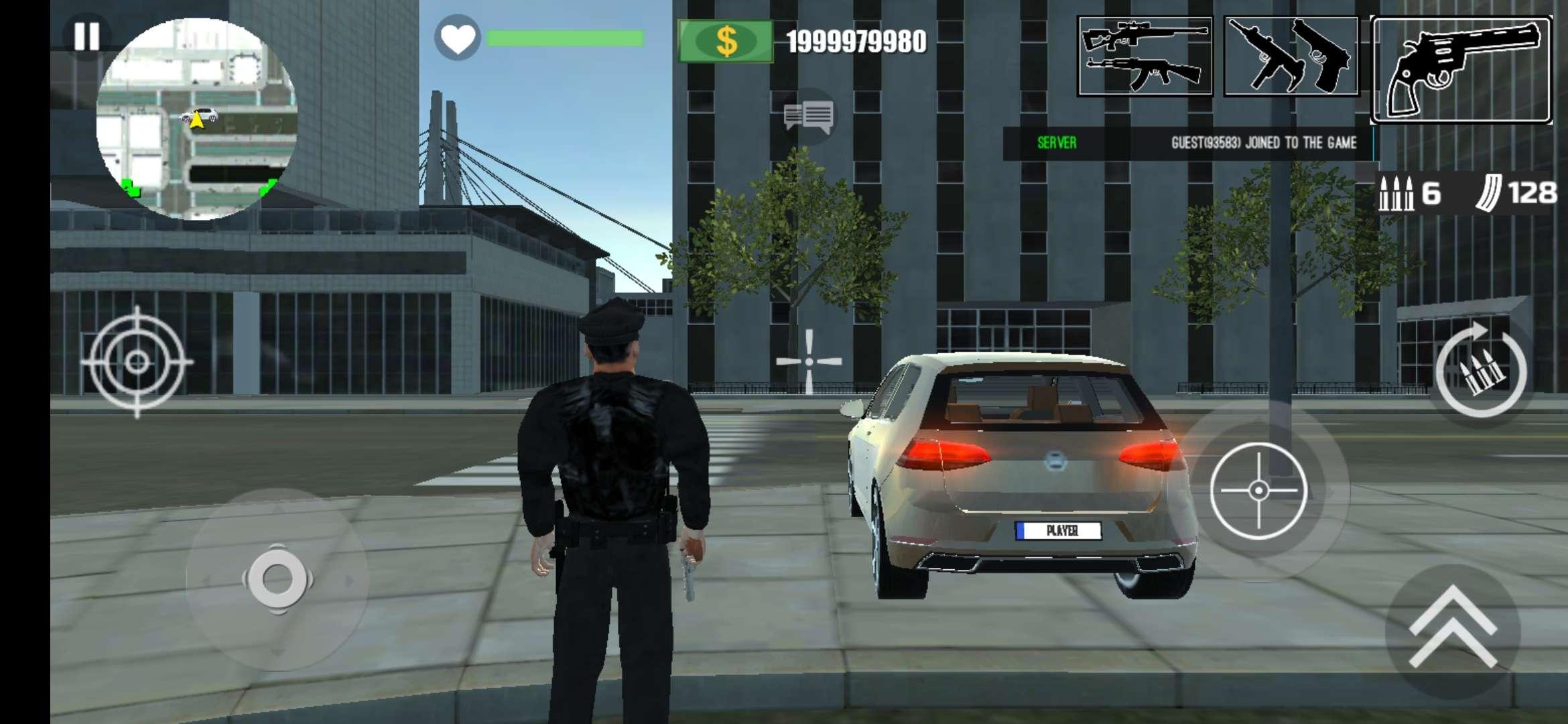The image size is (1568, 724).
Task: Select the rifle weapon slot
Action: [1147, 57]
